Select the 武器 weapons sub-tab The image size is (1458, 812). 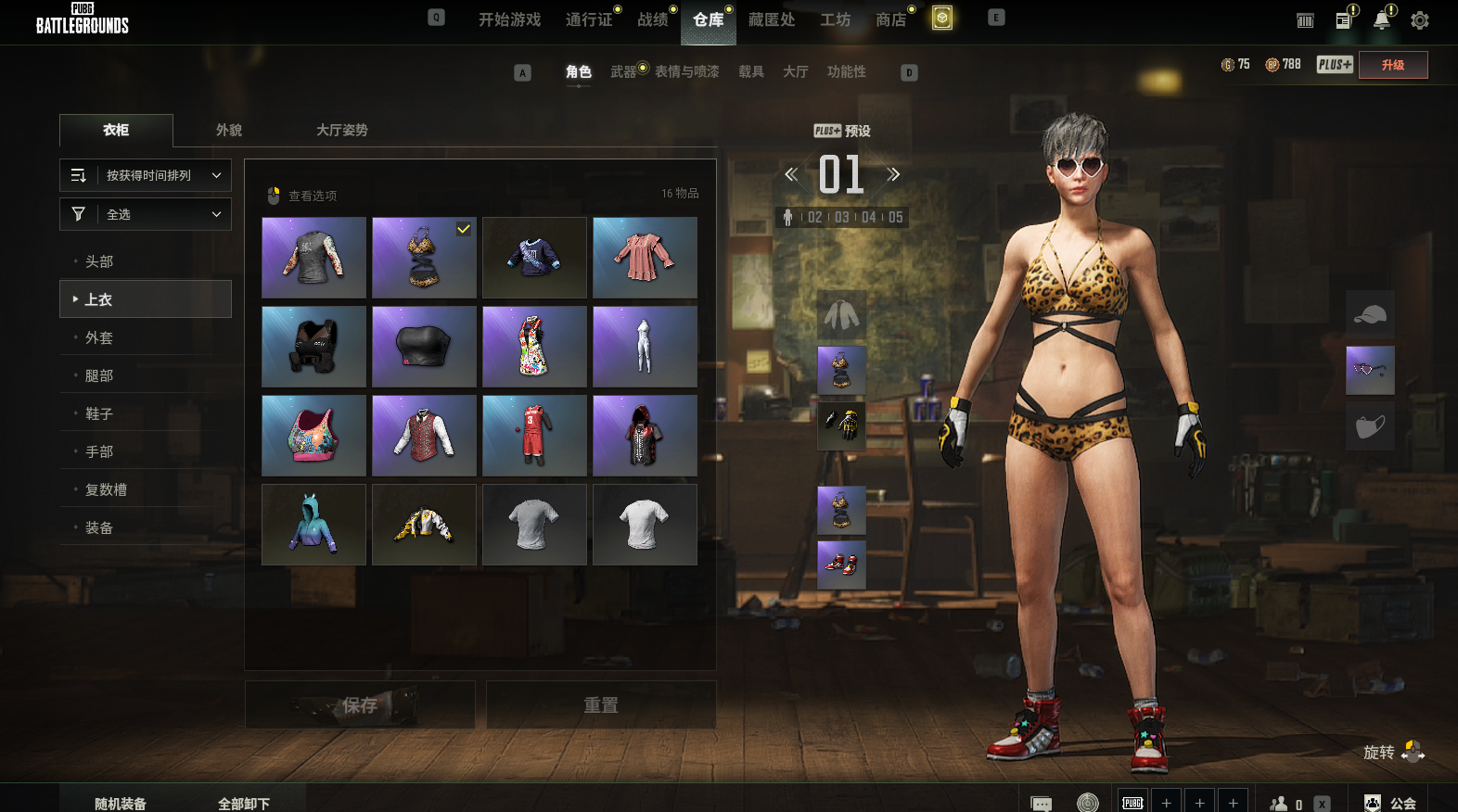click(623, 71)
